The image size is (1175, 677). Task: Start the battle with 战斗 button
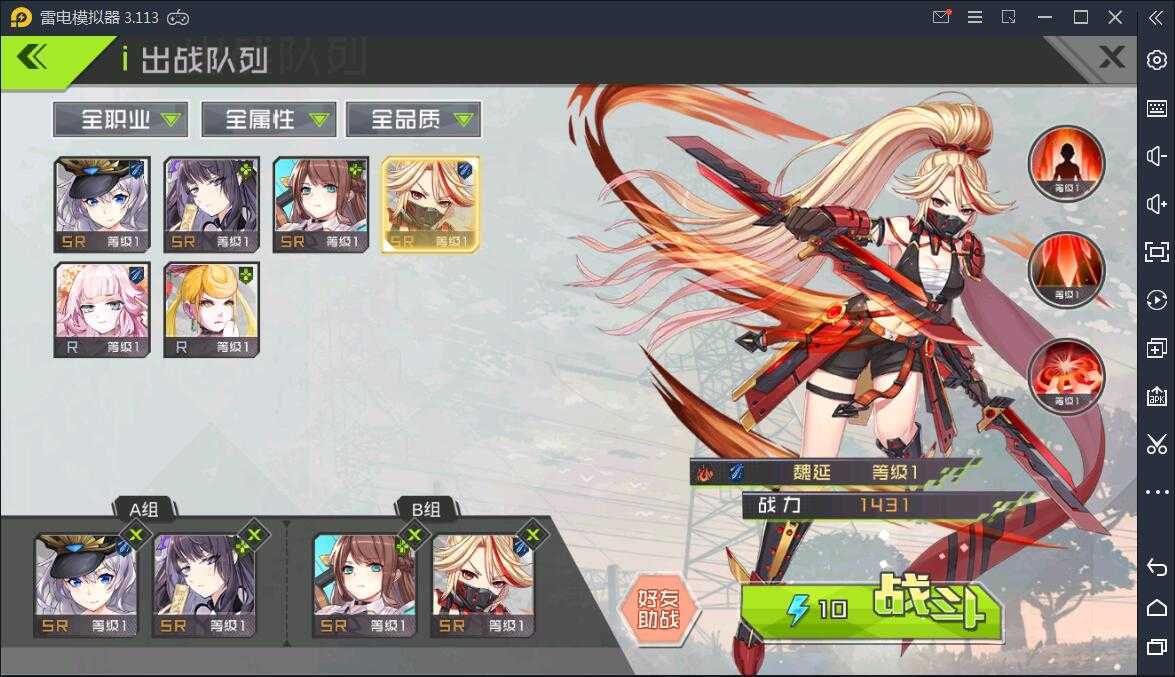click(x=872, y=609)
